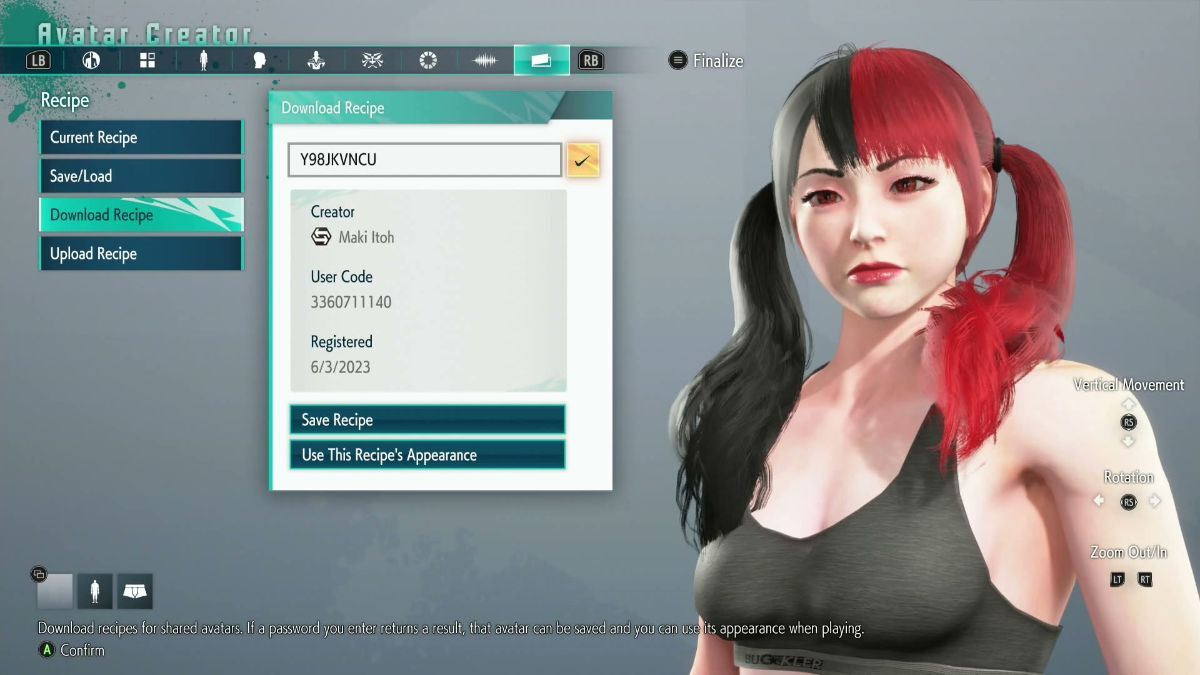The width and height of the screenshot is (1200, 675).
Task: Click the Save Recipe button
Action: [427, 420]
